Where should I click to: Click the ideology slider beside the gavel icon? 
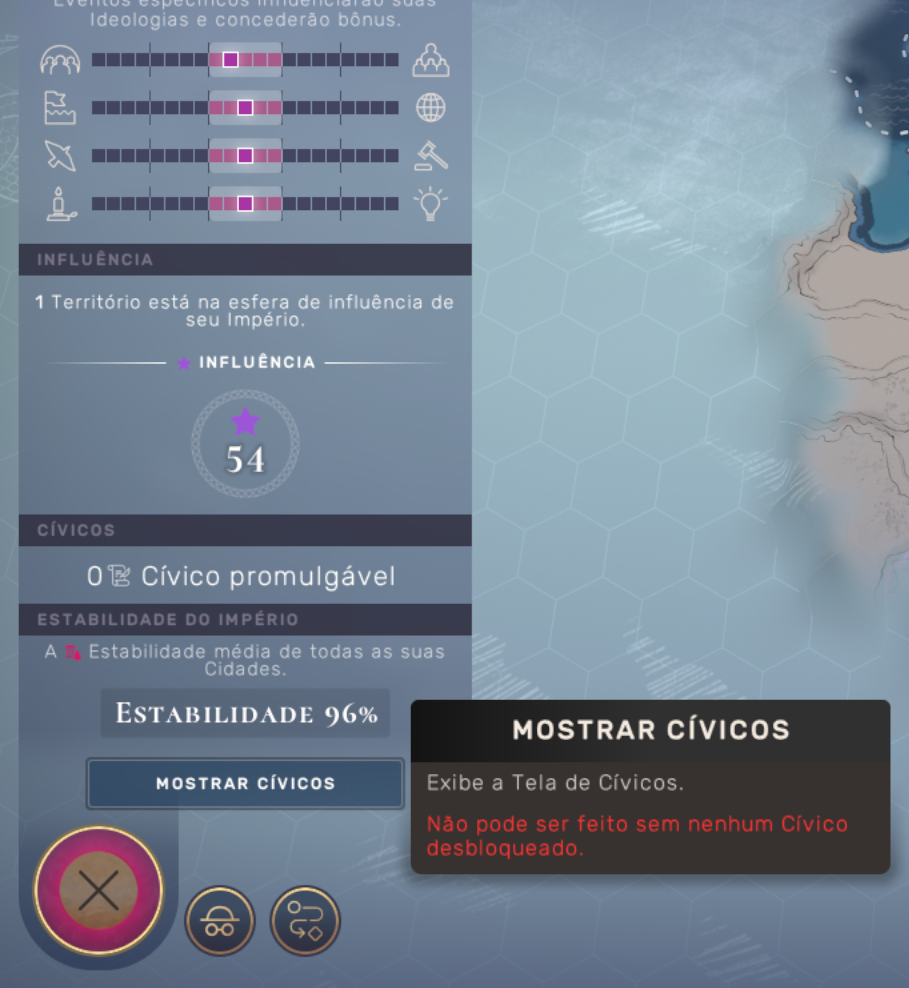click(245, 156)
